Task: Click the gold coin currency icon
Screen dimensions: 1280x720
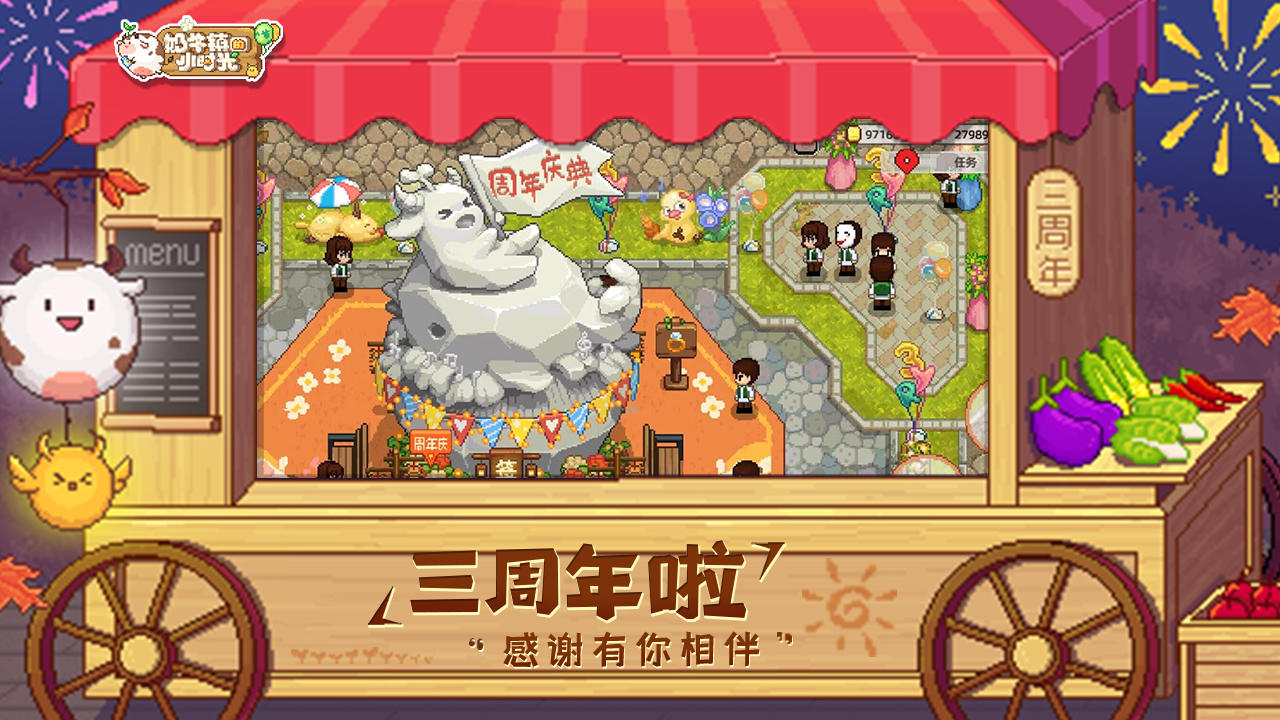Action: click(853, 134)
